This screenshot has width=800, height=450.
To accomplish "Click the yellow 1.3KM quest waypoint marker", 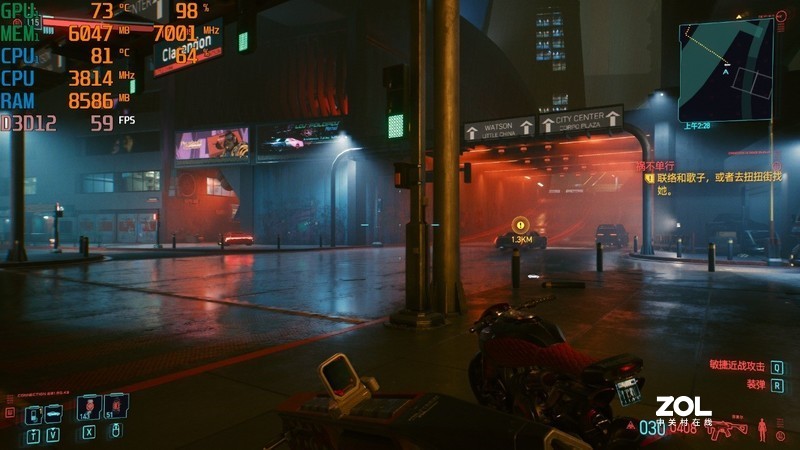I will pyautogui.click(x=521, y=226).
